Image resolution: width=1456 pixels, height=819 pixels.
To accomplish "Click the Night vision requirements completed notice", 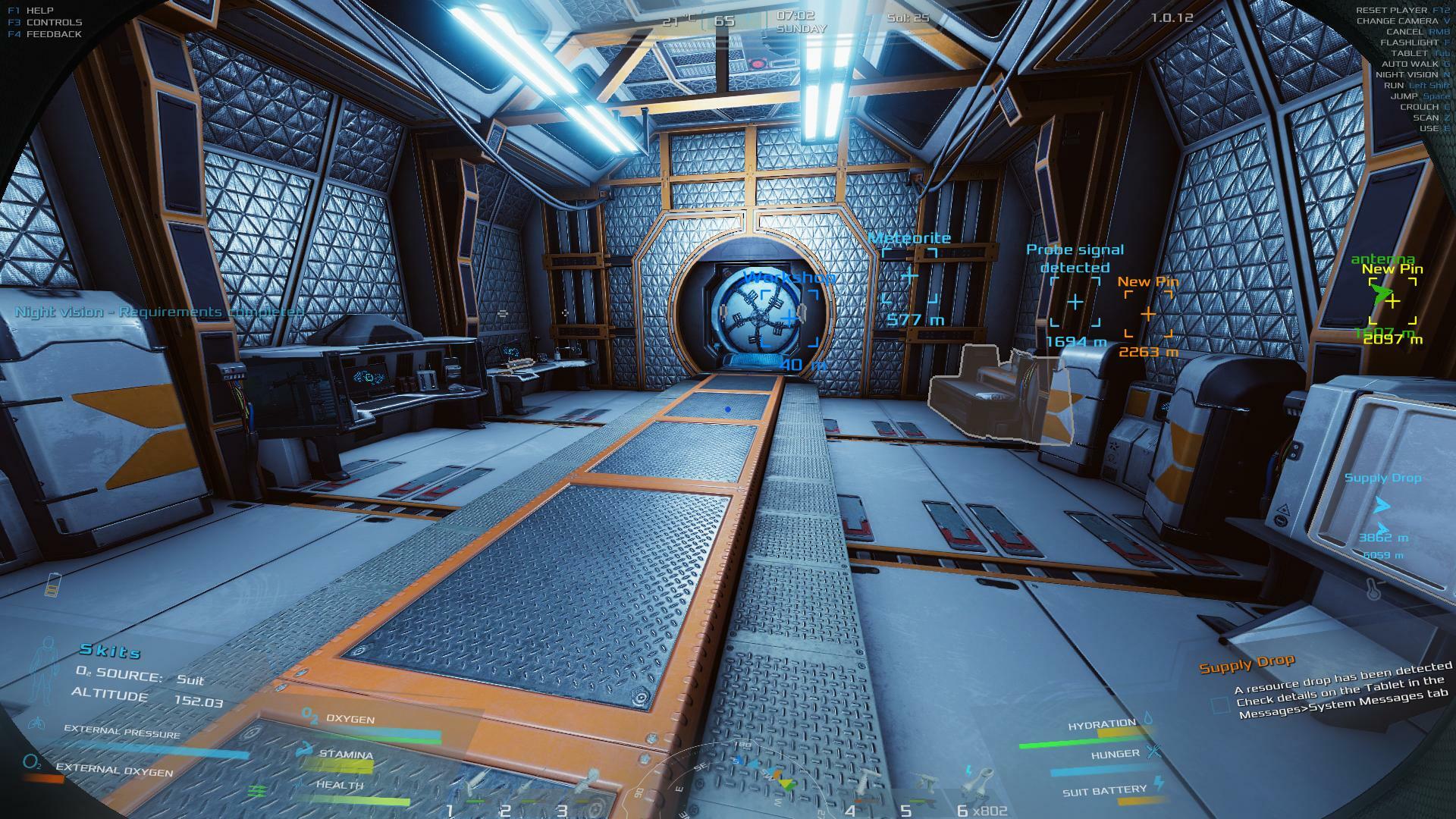I will [159, 312].
